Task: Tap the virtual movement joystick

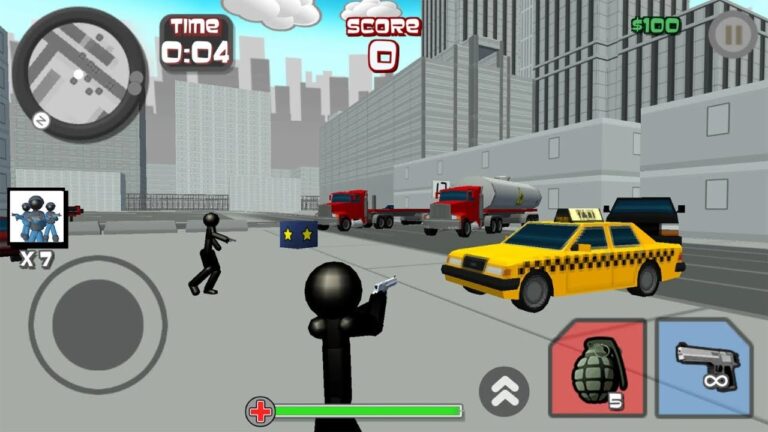Action: click(97, 324)
